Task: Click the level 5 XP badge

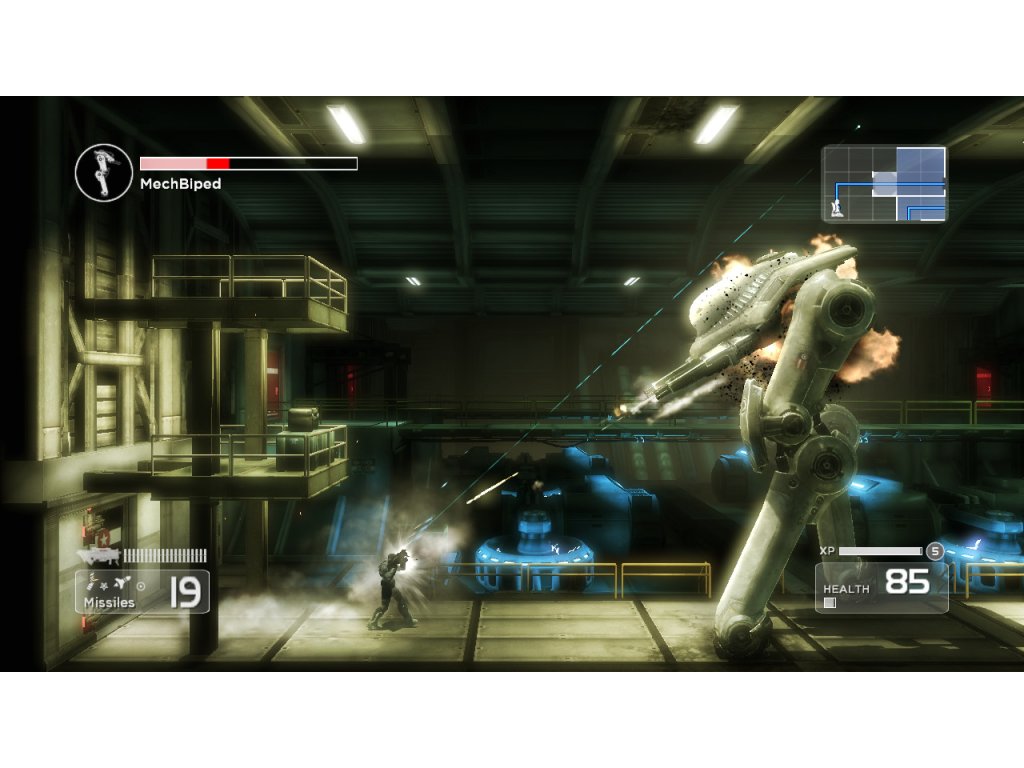Action: coord(934,551)
